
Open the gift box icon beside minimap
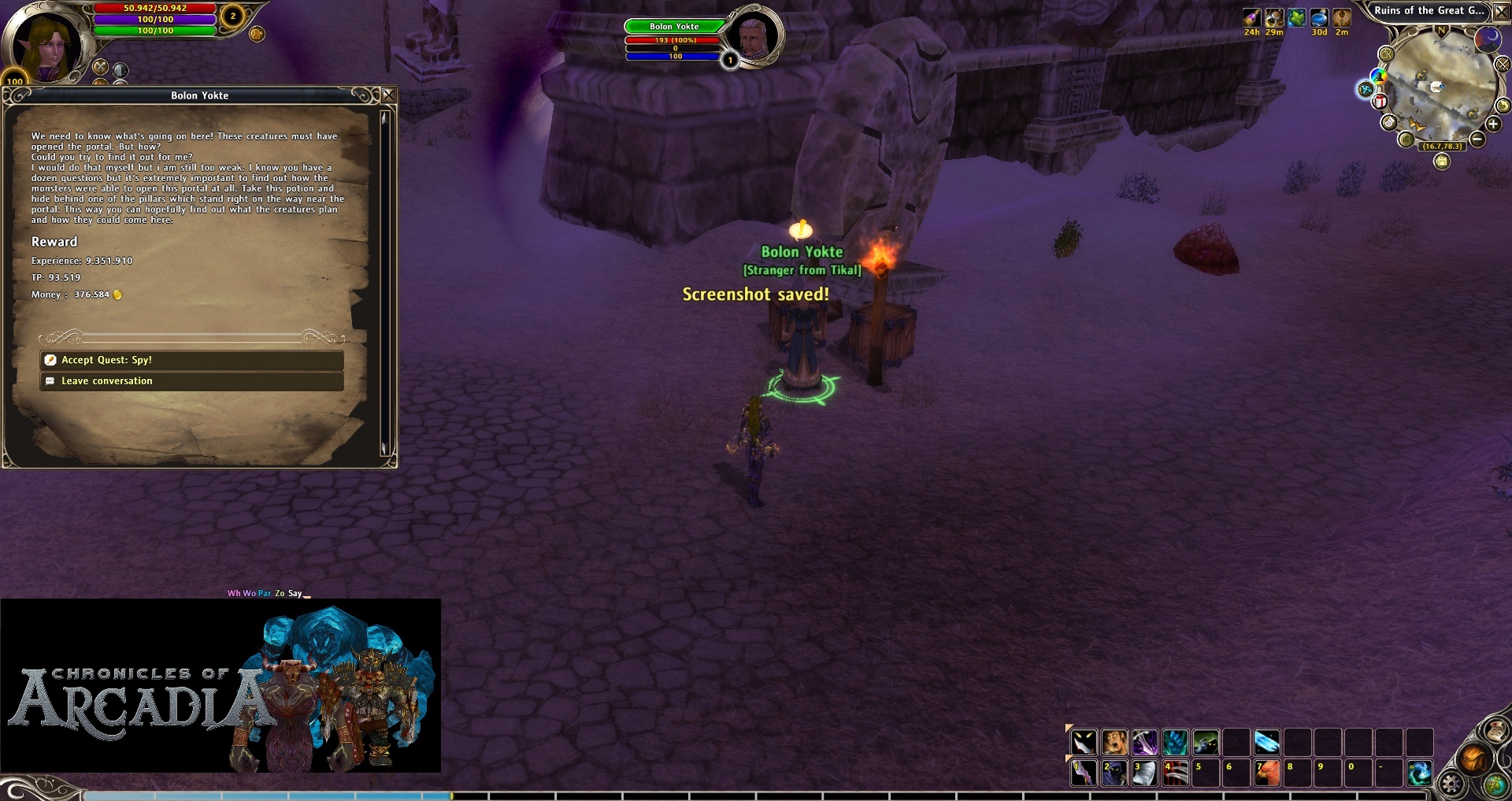click(x=1380, y=101)
